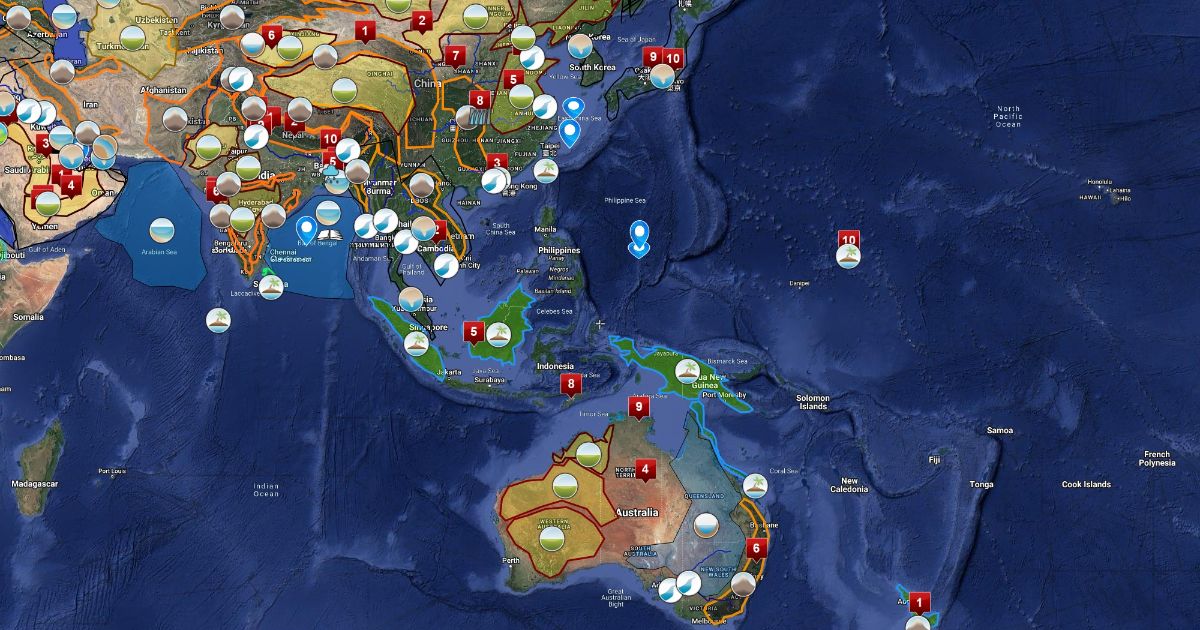Click red marker 7 north of the China label

[456, 55]
